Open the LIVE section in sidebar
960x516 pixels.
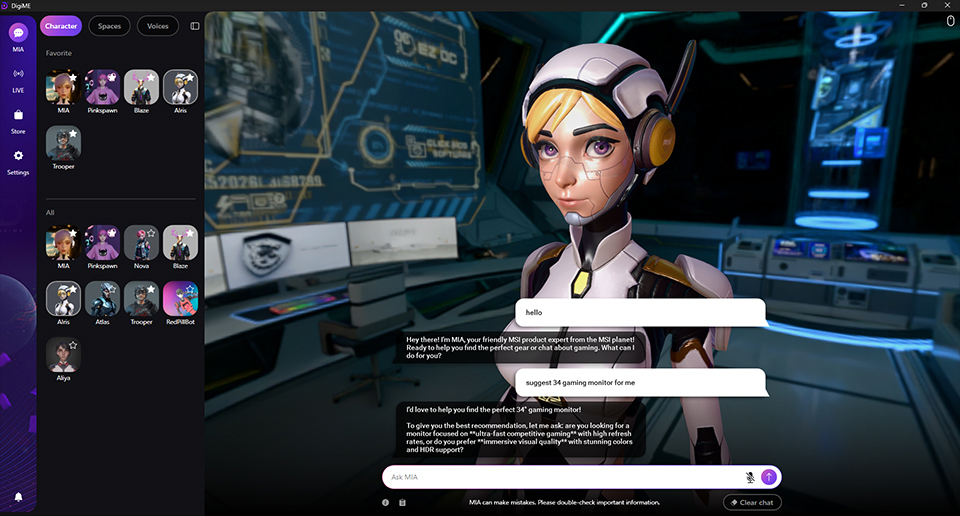18,78
